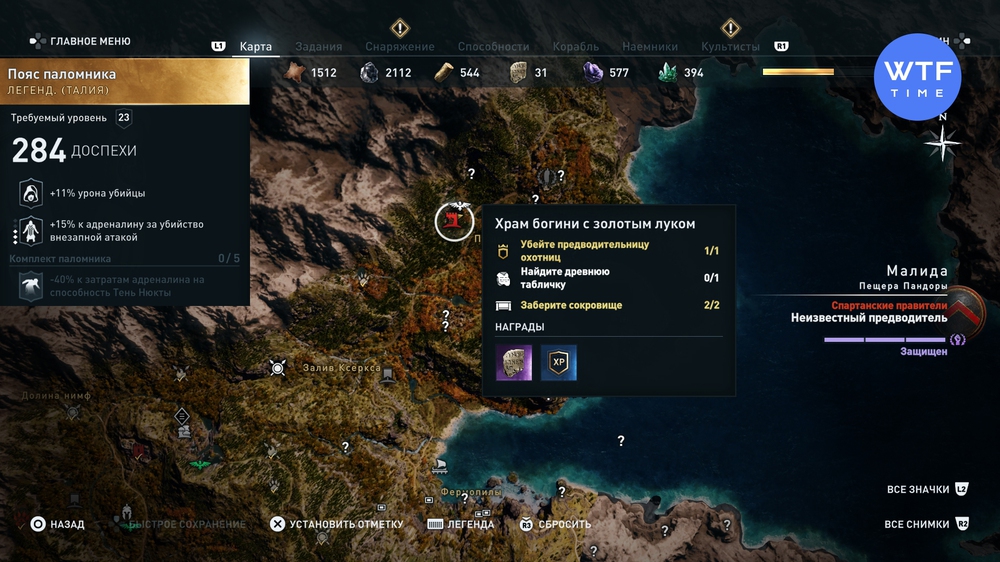
Task: Go to the Корабль tab
Action: [575, 47]
